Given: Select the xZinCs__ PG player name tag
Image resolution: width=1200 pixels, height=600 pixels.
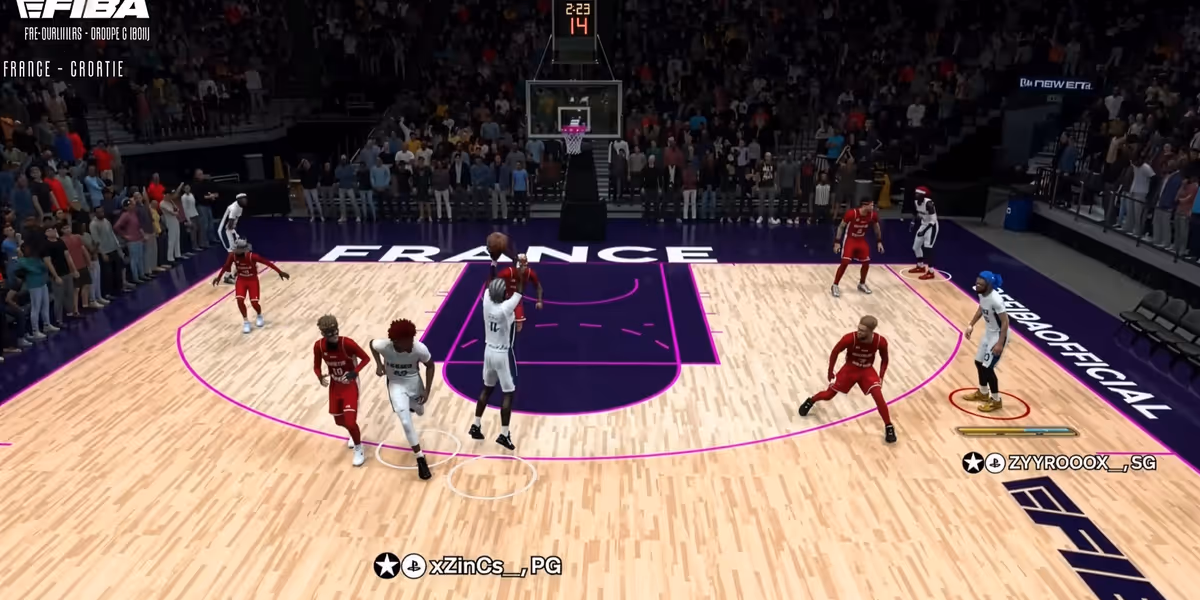Looking at the screenshot, I should [x=468, y=566].
